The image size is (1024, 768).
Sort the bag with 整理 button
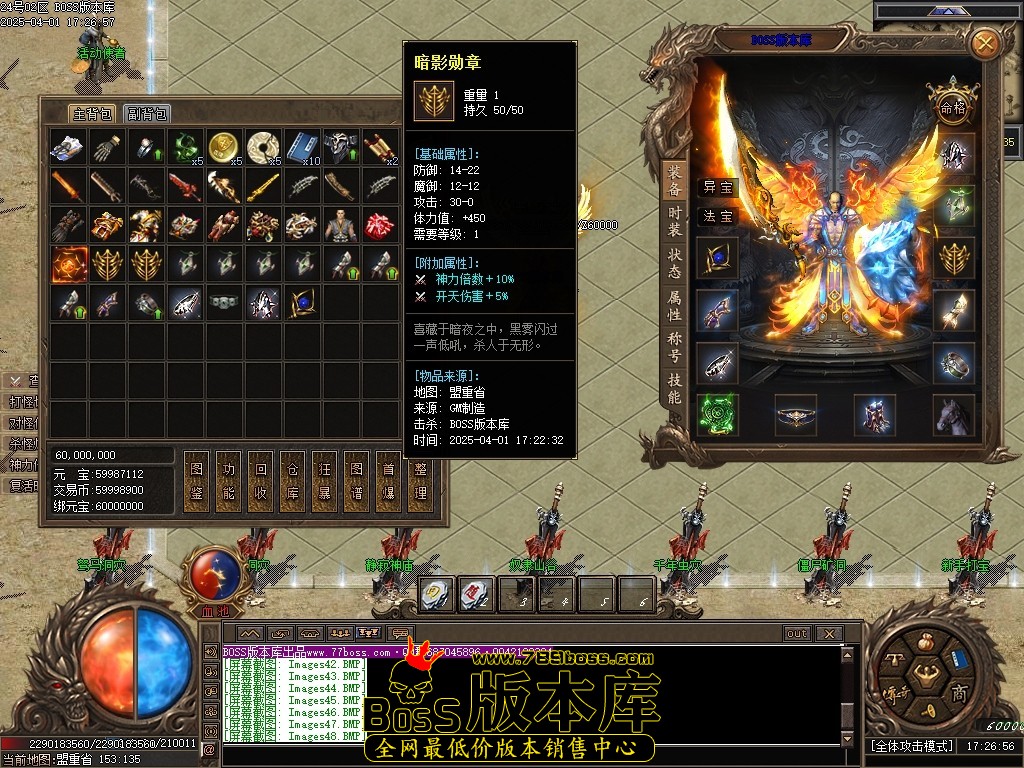tap(421, 480)
